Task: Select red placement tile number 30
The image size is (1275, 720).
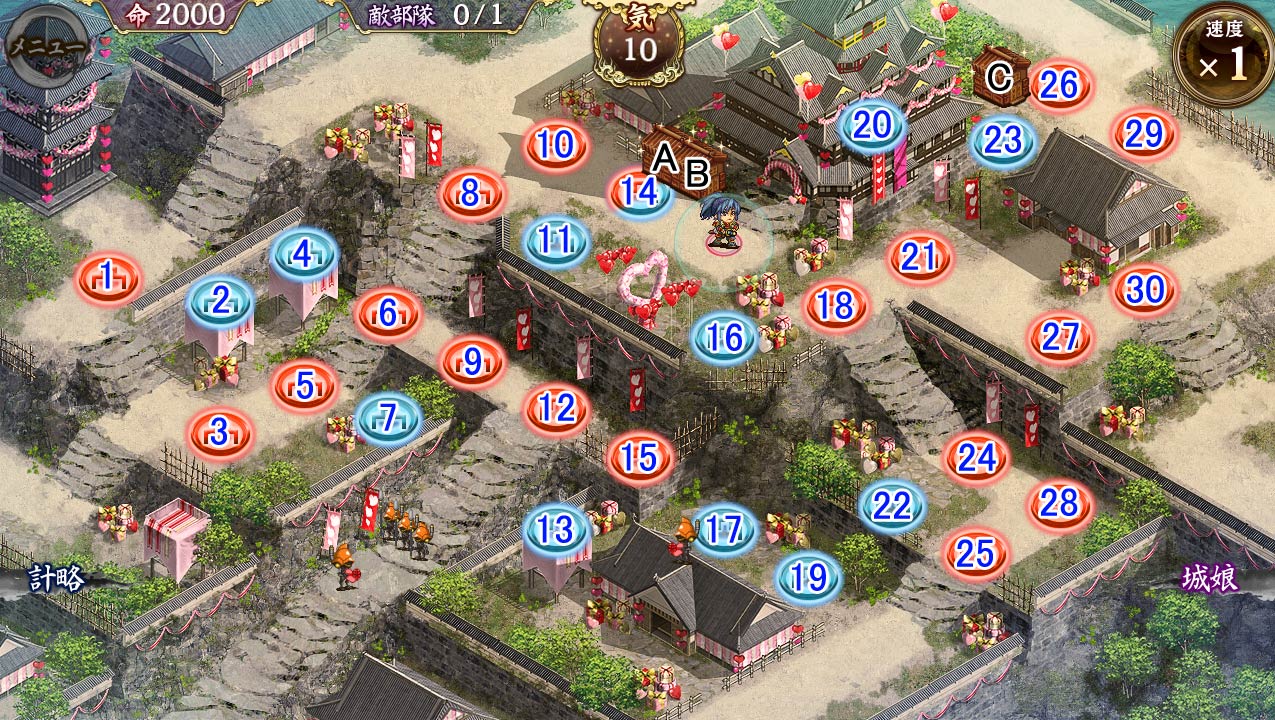Action: pyautogui.click(x=1144, y=290)
